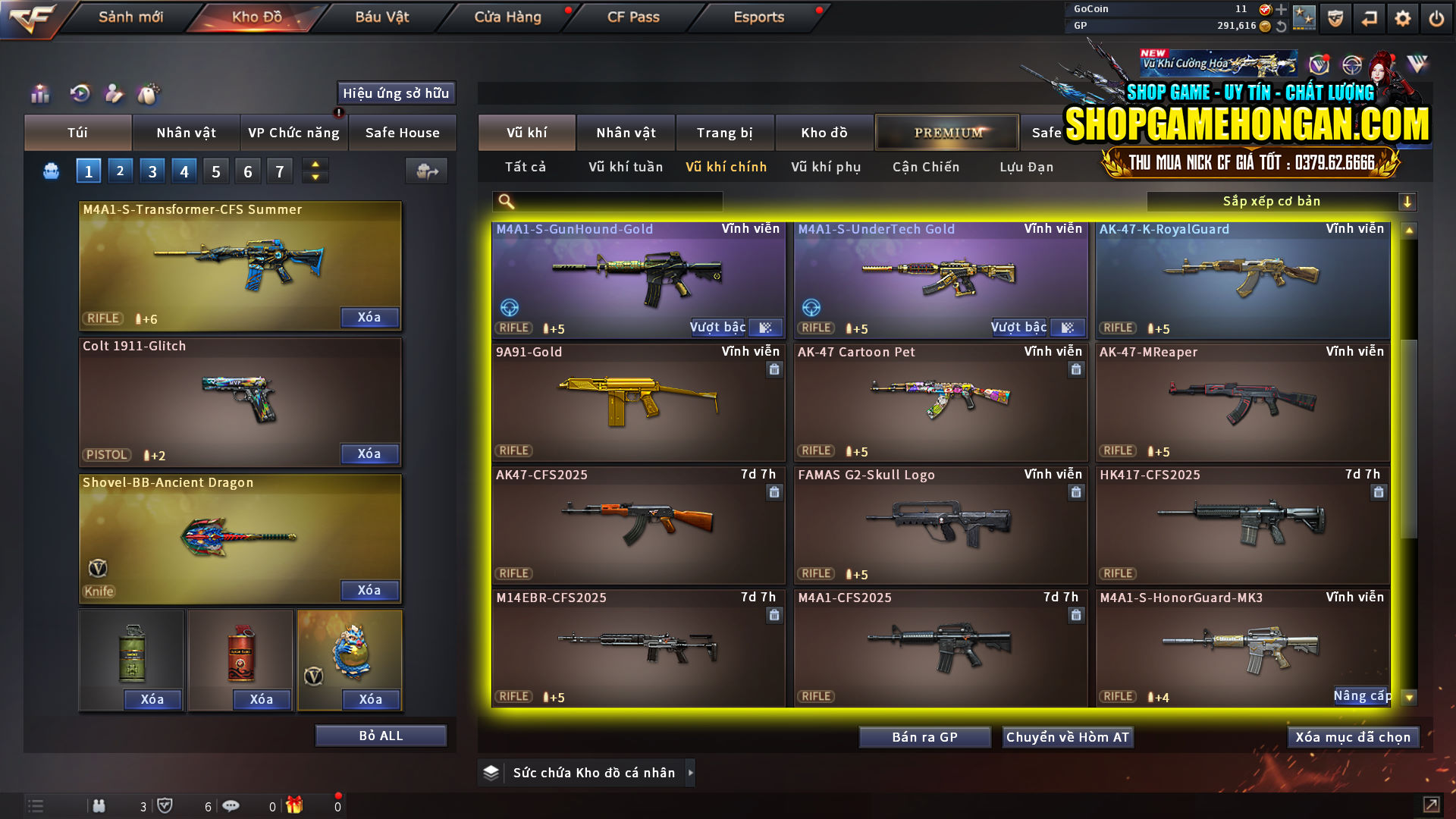Image resolution: width=1456 pixels, height=819 pixels.
Task: Mark 9A91-Gold with its trash checkbox
Action: pyautogui.click(x=774, y=369)
